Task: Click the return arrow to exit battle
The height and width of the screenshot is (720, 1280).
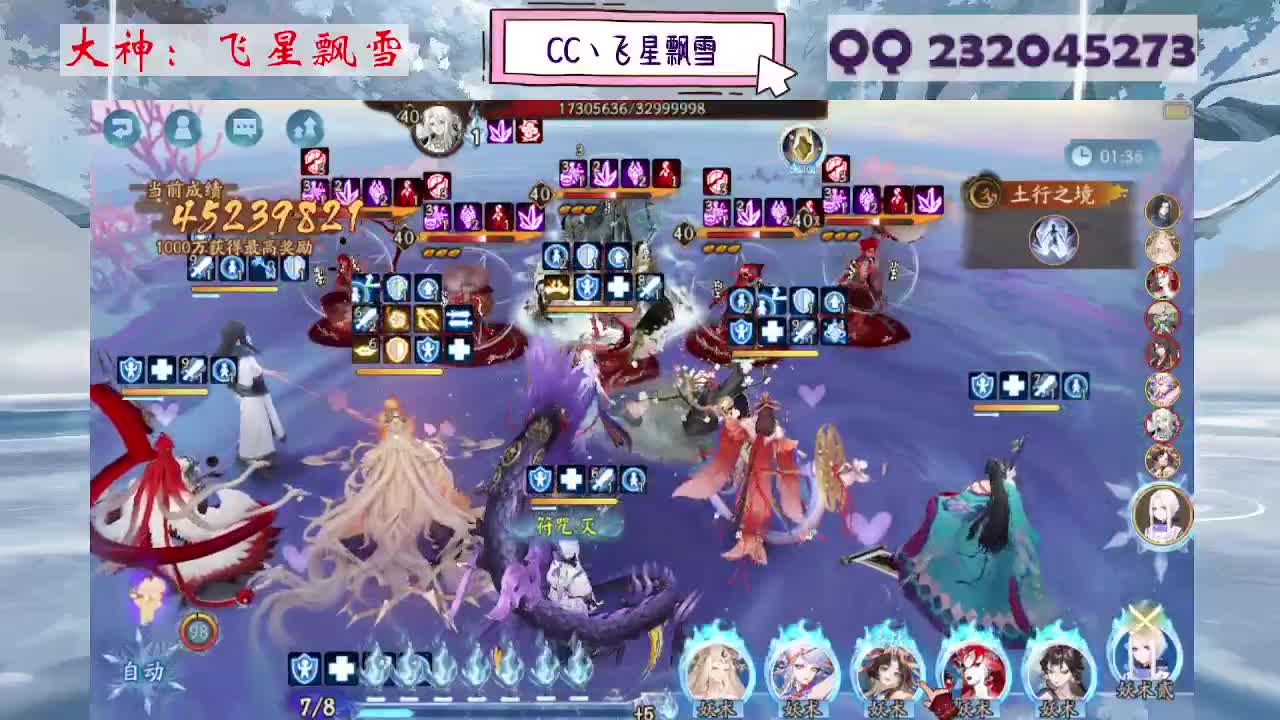Action: (x=120, y=127)
